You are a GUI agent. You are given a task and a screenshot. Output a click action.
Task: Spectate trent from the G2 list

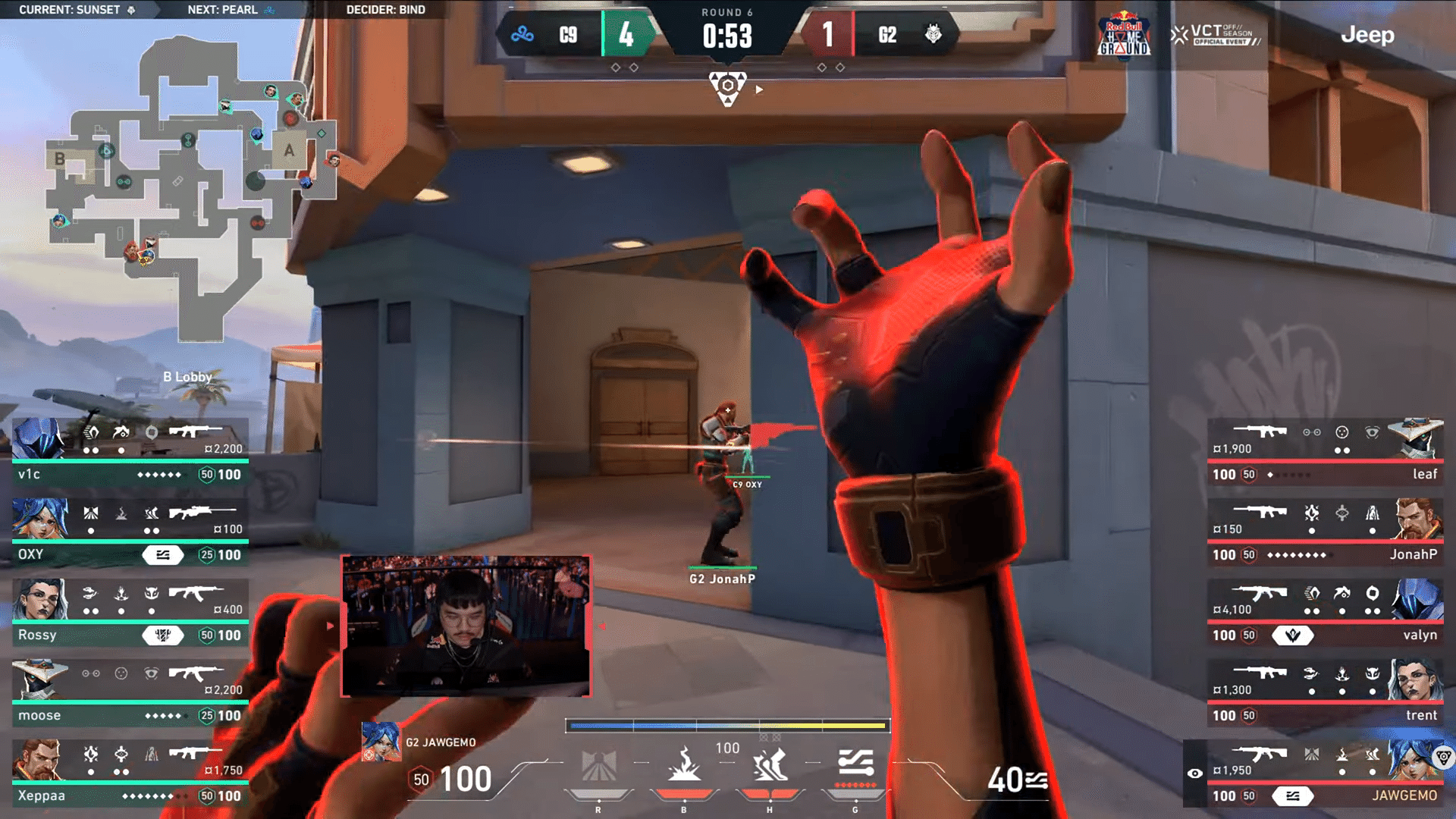click(1326, 693)
